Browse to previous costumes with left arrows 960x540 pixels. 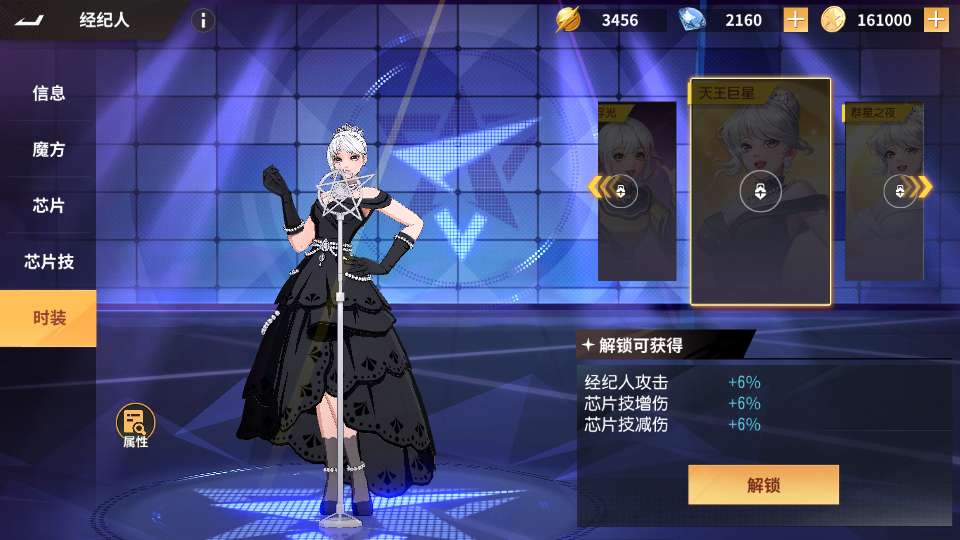(597, 187)
